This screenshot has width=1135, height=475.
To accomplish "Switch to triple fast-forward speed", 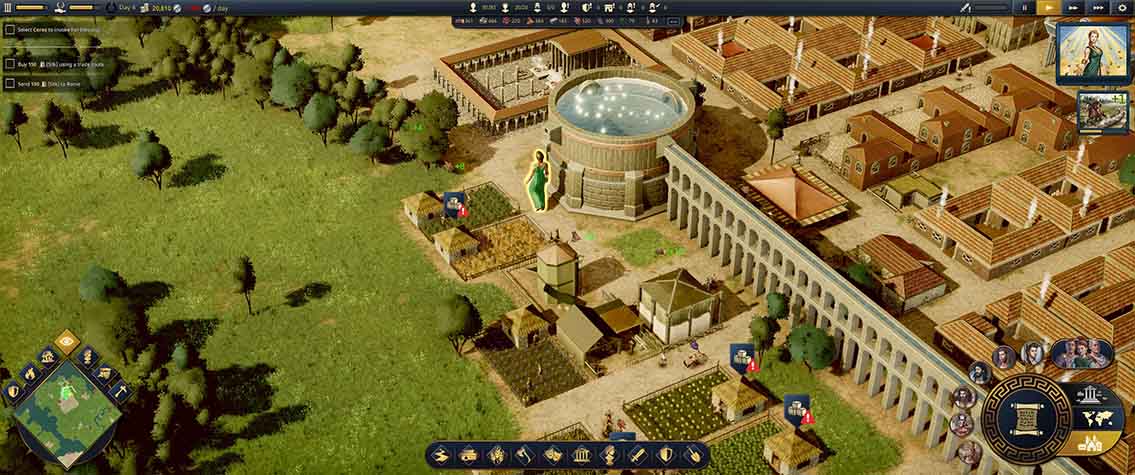I will tap(1099, 7).
